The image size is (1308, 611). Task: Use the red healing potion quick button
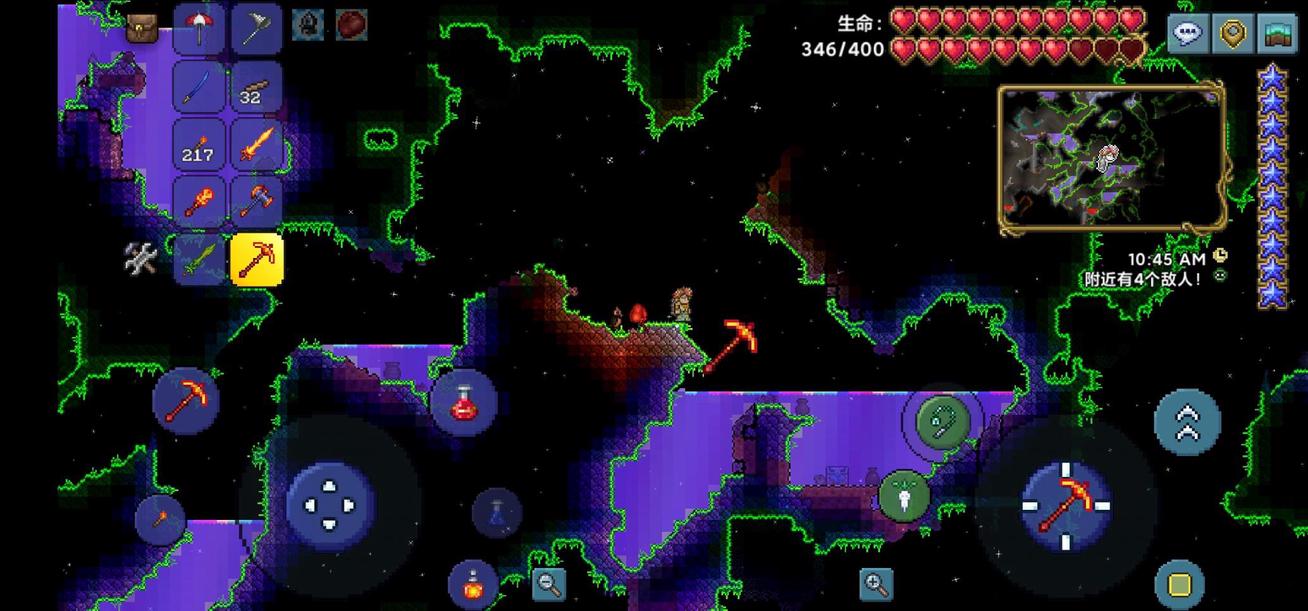click(x=463, y=402)
